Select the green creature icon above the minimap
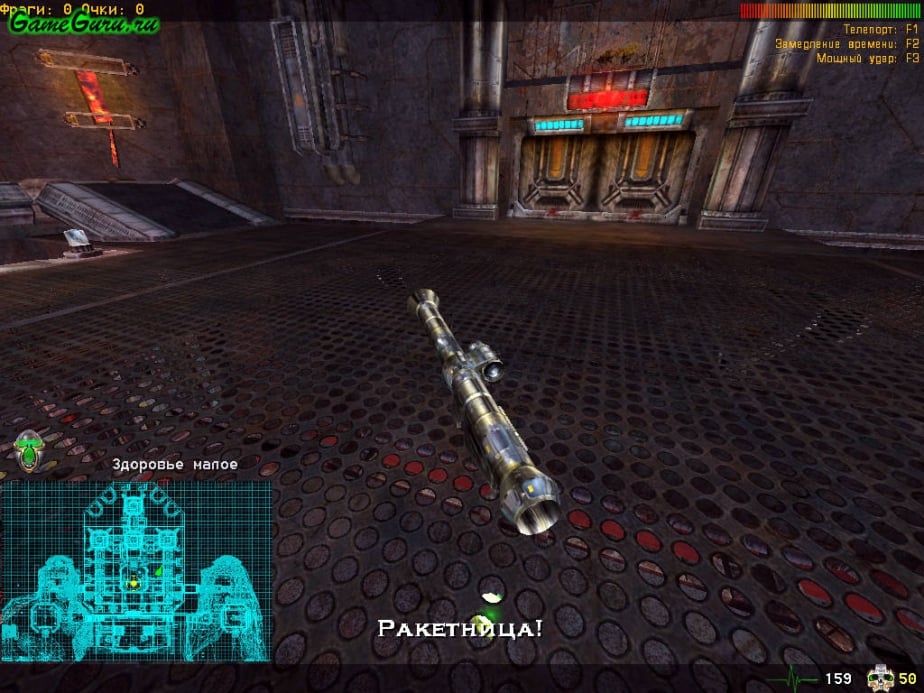The image size is (924, 693). click(29, 452)
